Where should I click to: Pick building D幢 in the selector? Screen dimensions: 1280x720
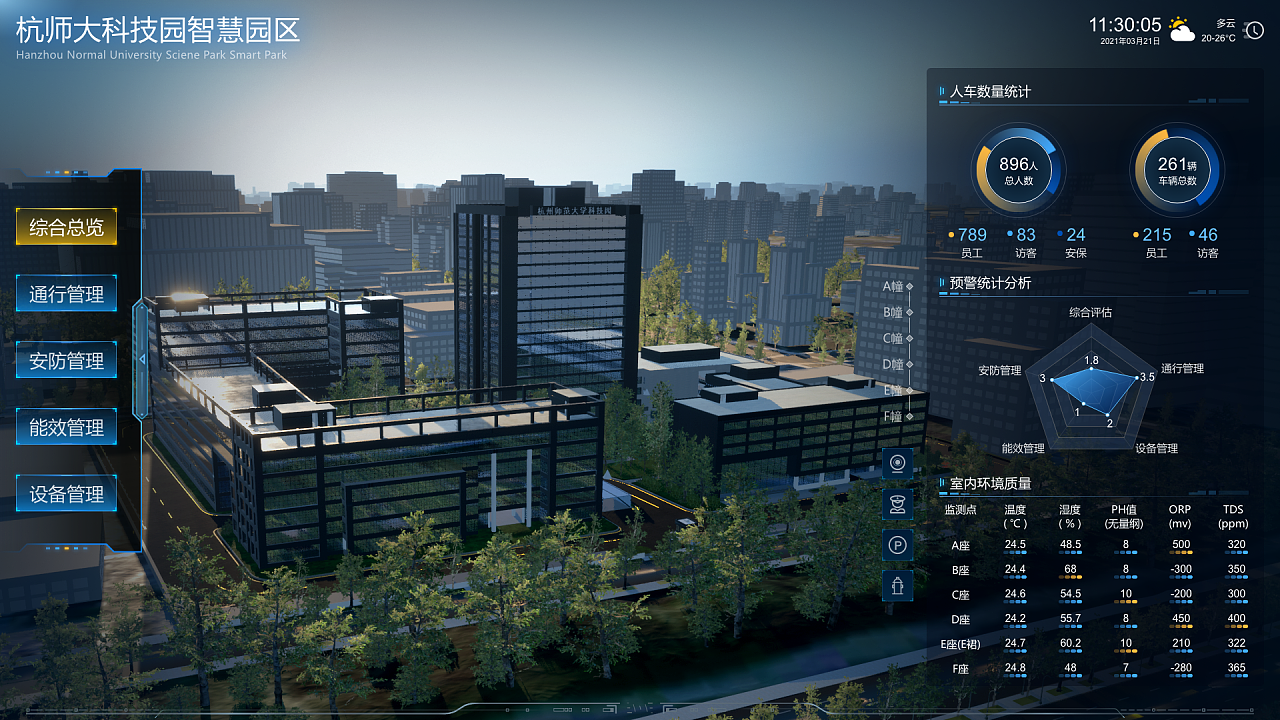897,364
